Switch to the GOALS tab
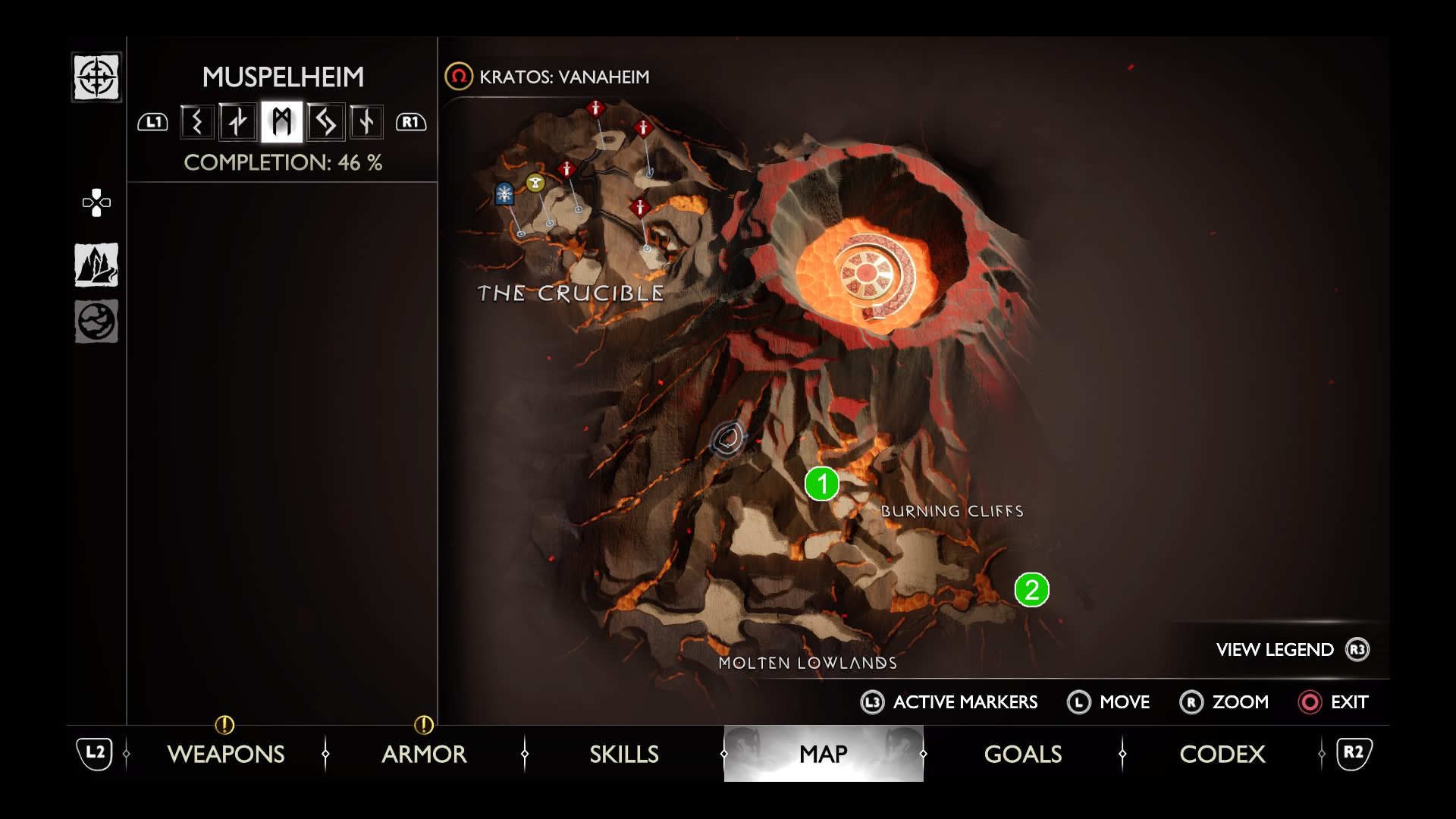 [x=1021, y=755]
